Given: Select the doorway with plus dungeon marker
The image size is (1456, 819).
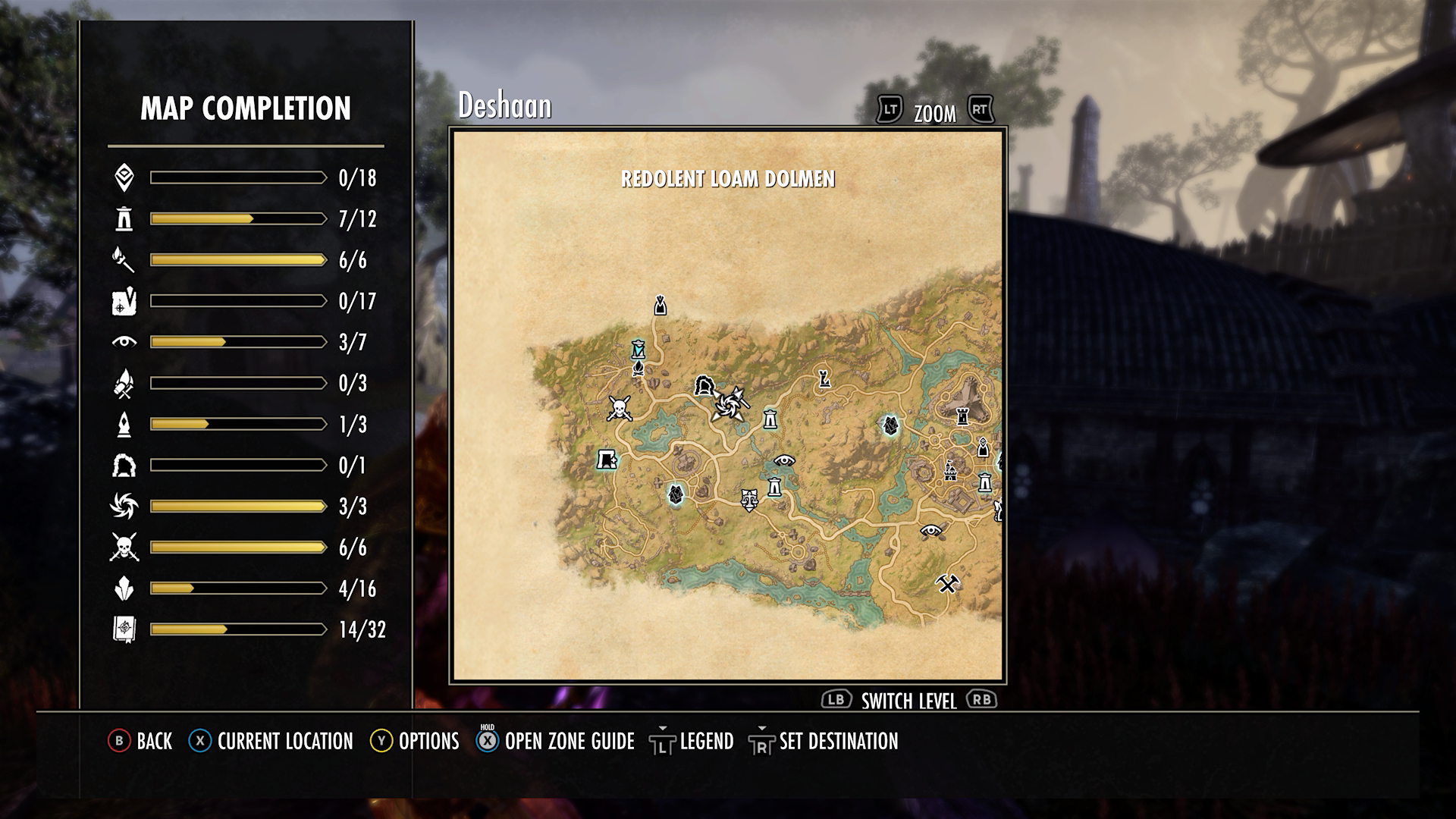Looking at the screenshot, I should click(x=607, y=459).
